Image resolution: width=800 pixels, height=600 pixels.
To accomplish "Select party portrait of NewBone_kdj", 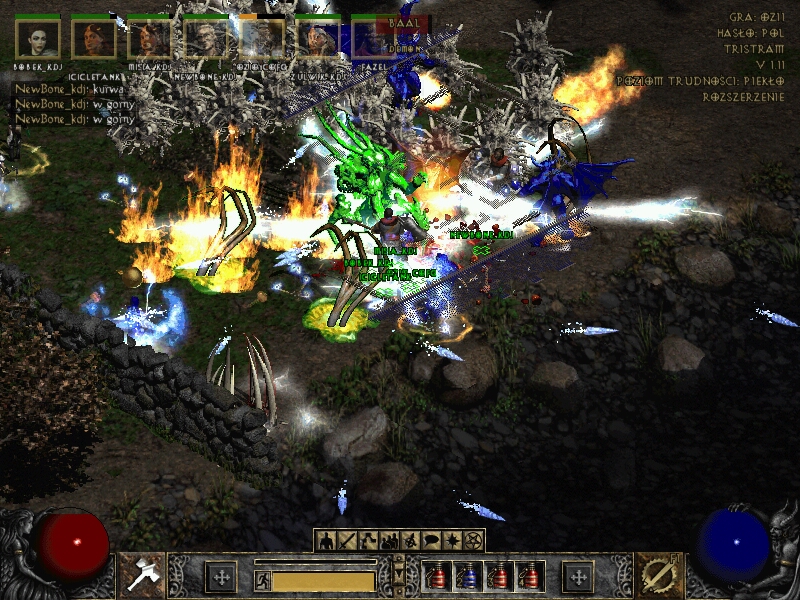I will 205,38.
